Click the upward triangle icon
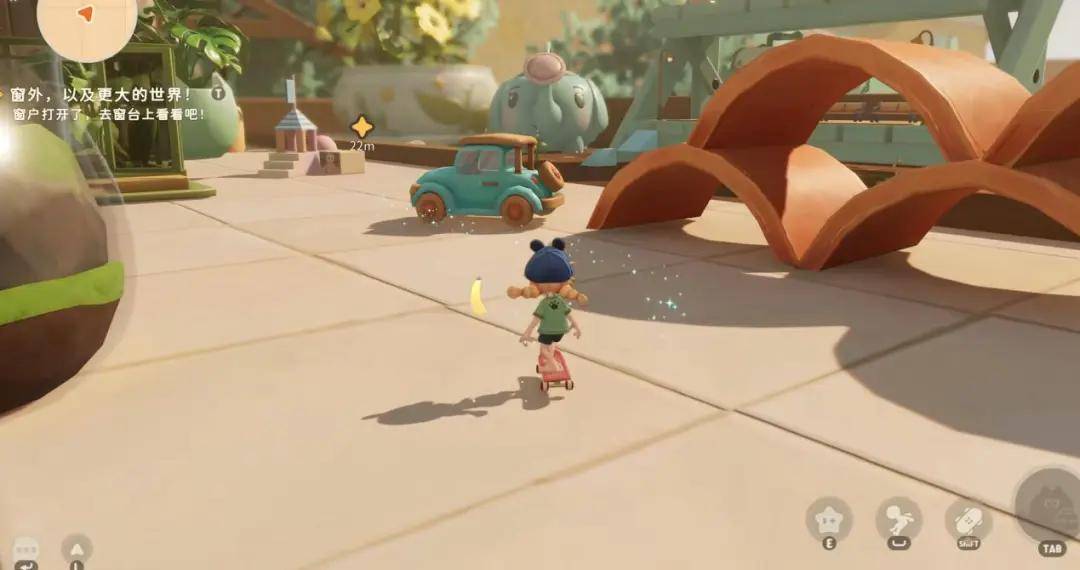The height and width of the screenshot is (570, 1080). pos(77,548)
